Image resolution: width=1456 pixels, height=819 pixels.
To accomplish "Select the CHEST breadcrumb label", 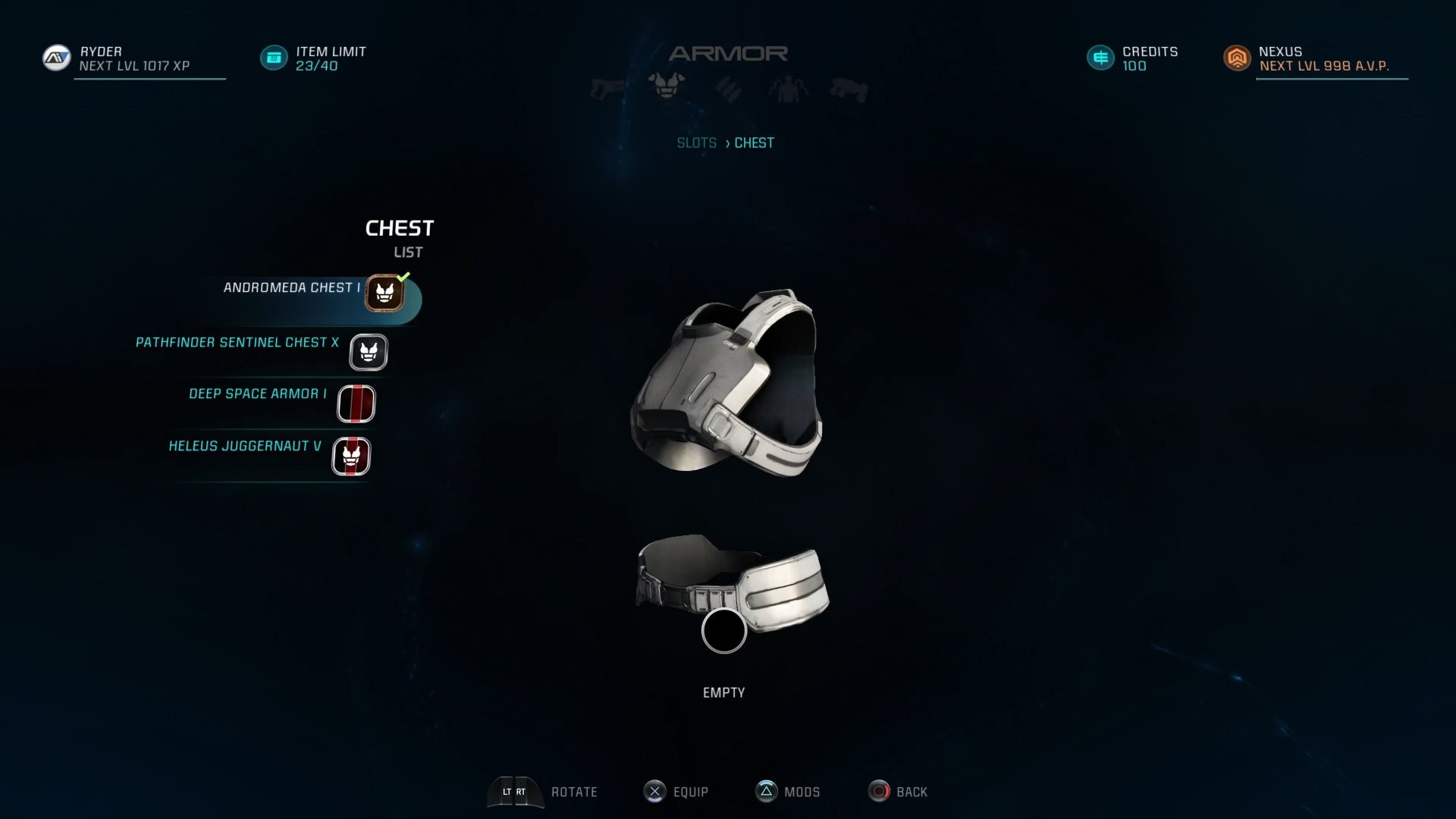I will (x=755, y=143).
